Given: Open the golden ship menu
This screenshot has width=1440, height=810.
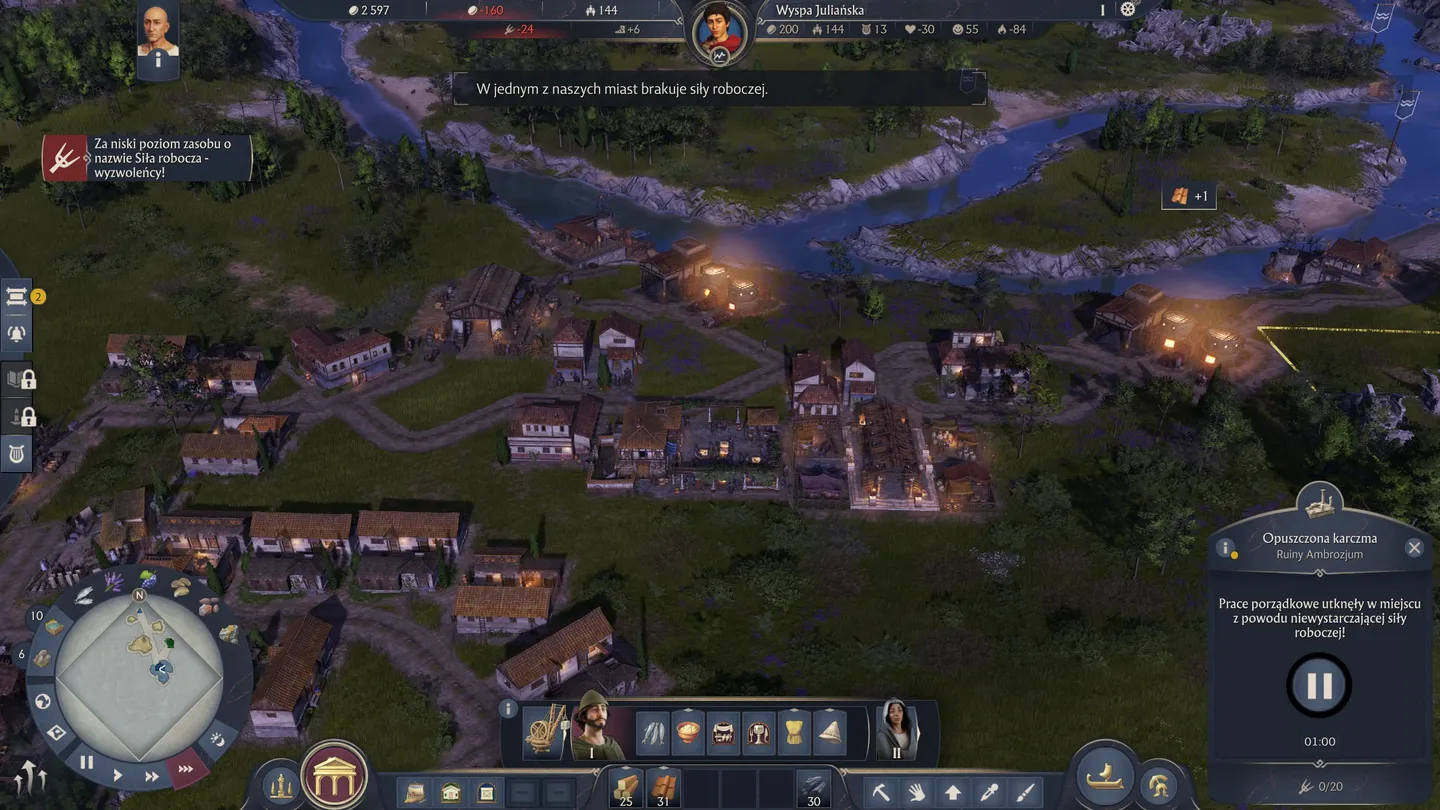Looking at the screenshot, I should (1104, 776).
